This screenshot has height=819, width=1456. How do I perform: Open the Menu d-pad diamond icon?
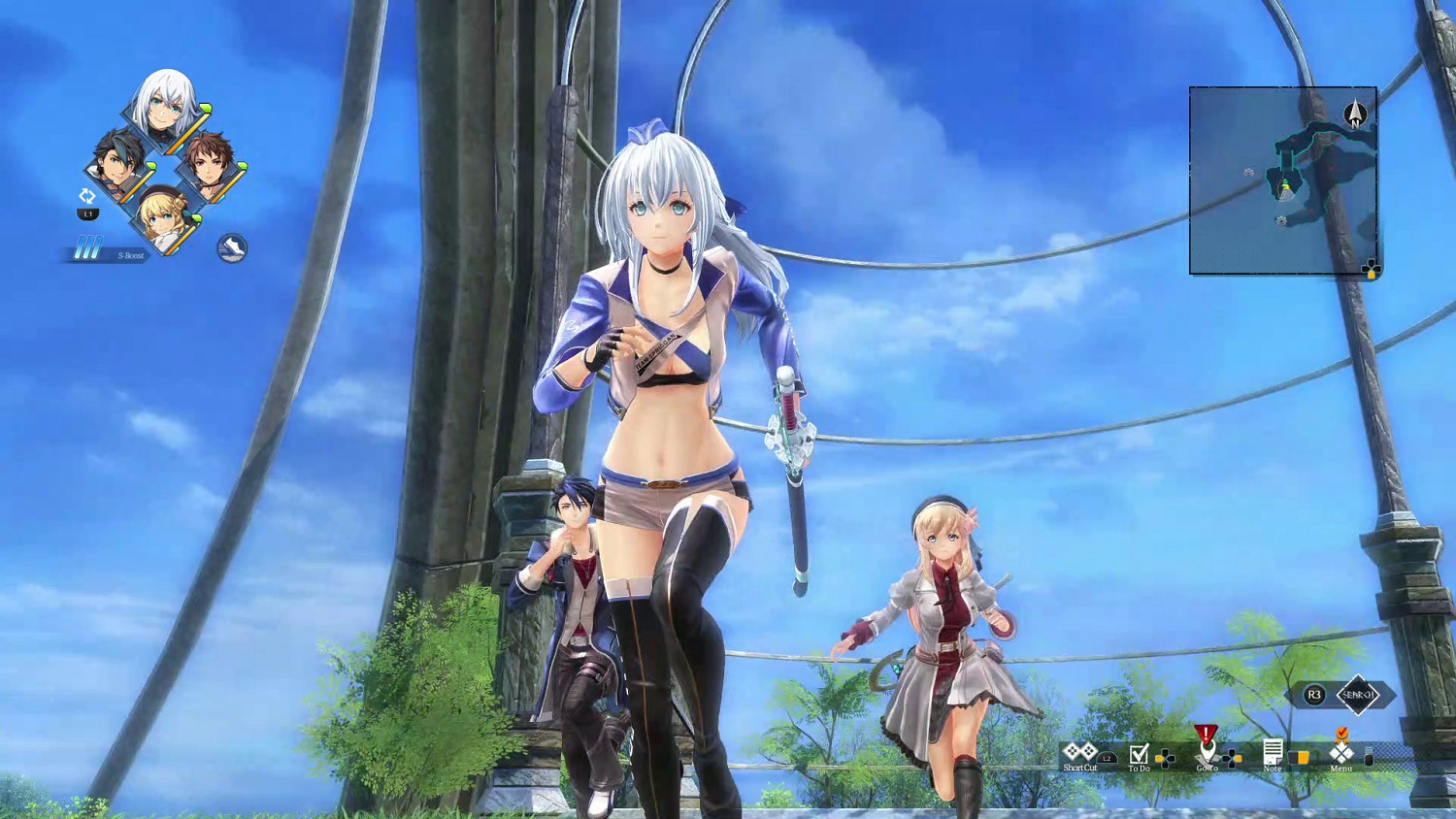[x=1340, y=754]
